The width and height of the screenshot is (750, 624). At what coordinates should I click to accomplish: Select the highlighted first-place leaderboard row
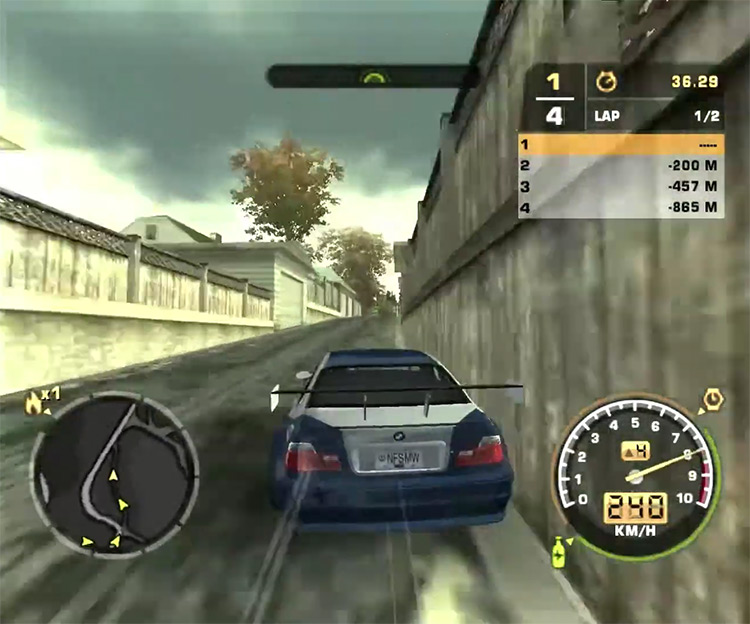620,144
